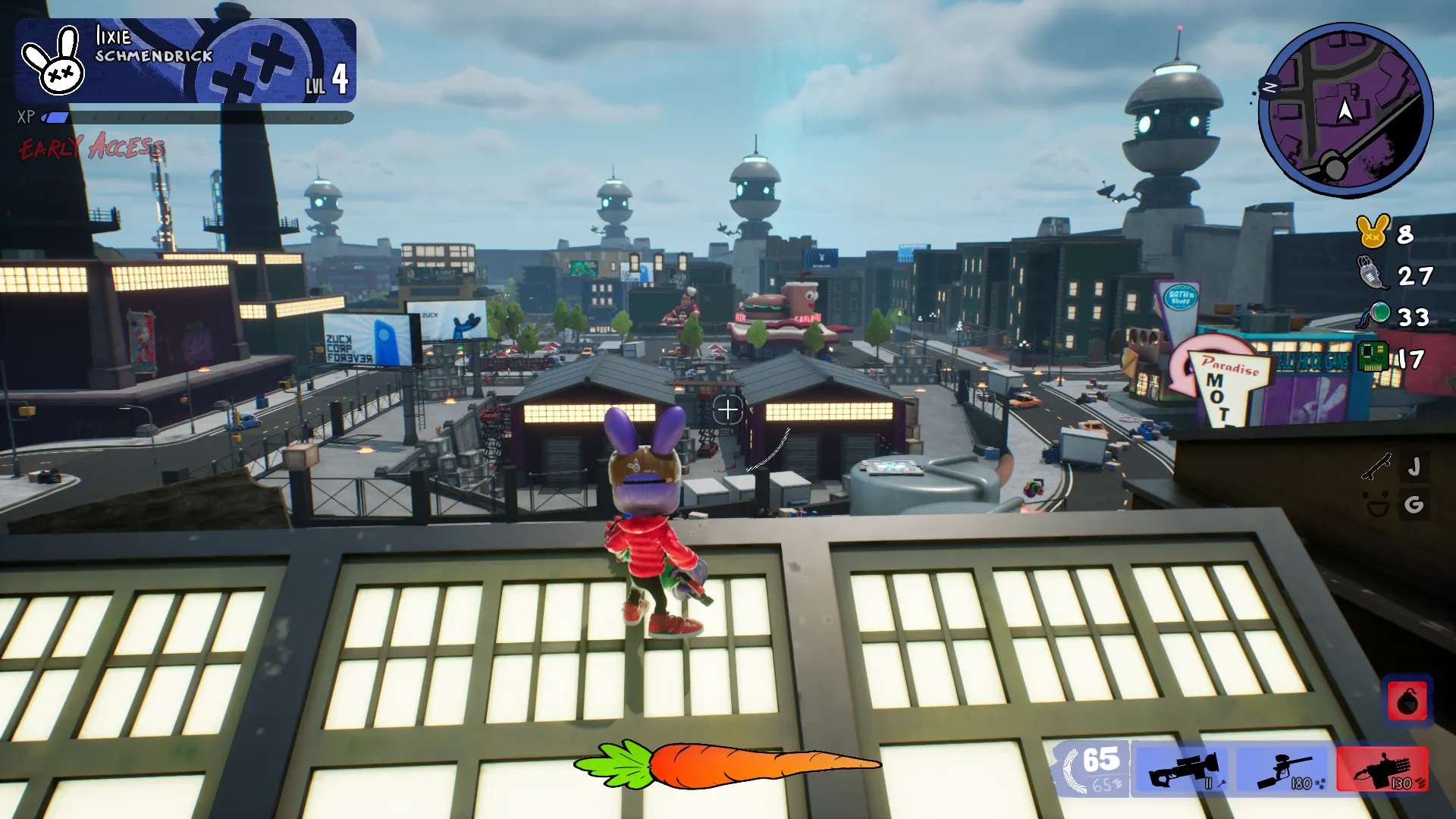Click the Early Access label
1456x819 pixels.
pos(91,148)
